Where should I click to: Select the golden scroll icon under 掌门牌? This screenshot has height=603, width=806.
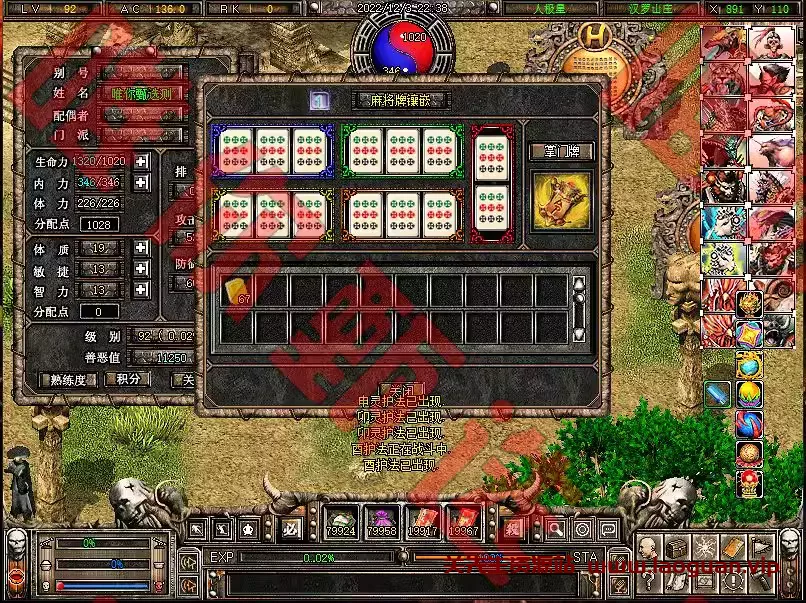561,200
